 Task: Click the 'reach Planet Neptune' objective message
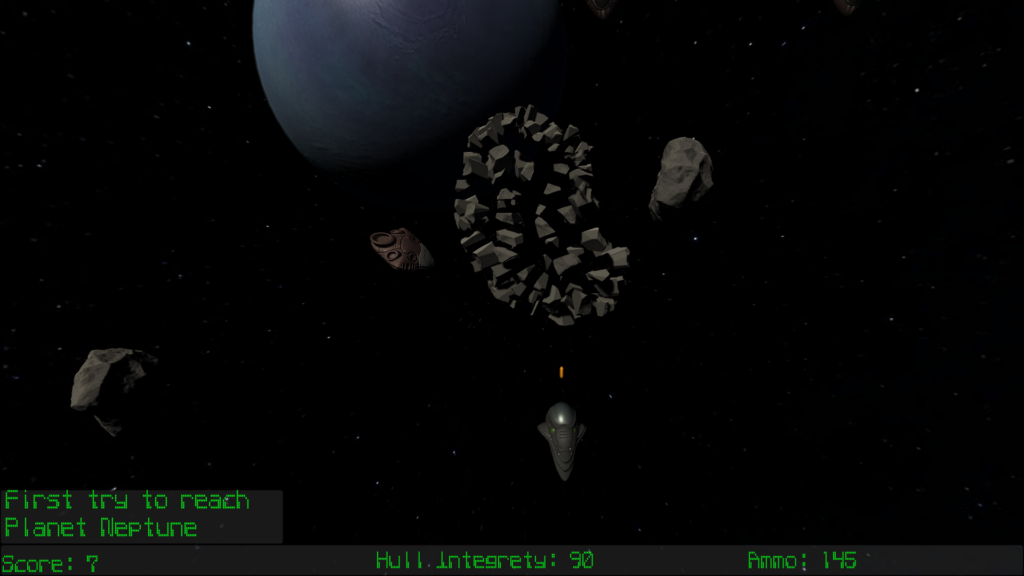pos(127,514)
